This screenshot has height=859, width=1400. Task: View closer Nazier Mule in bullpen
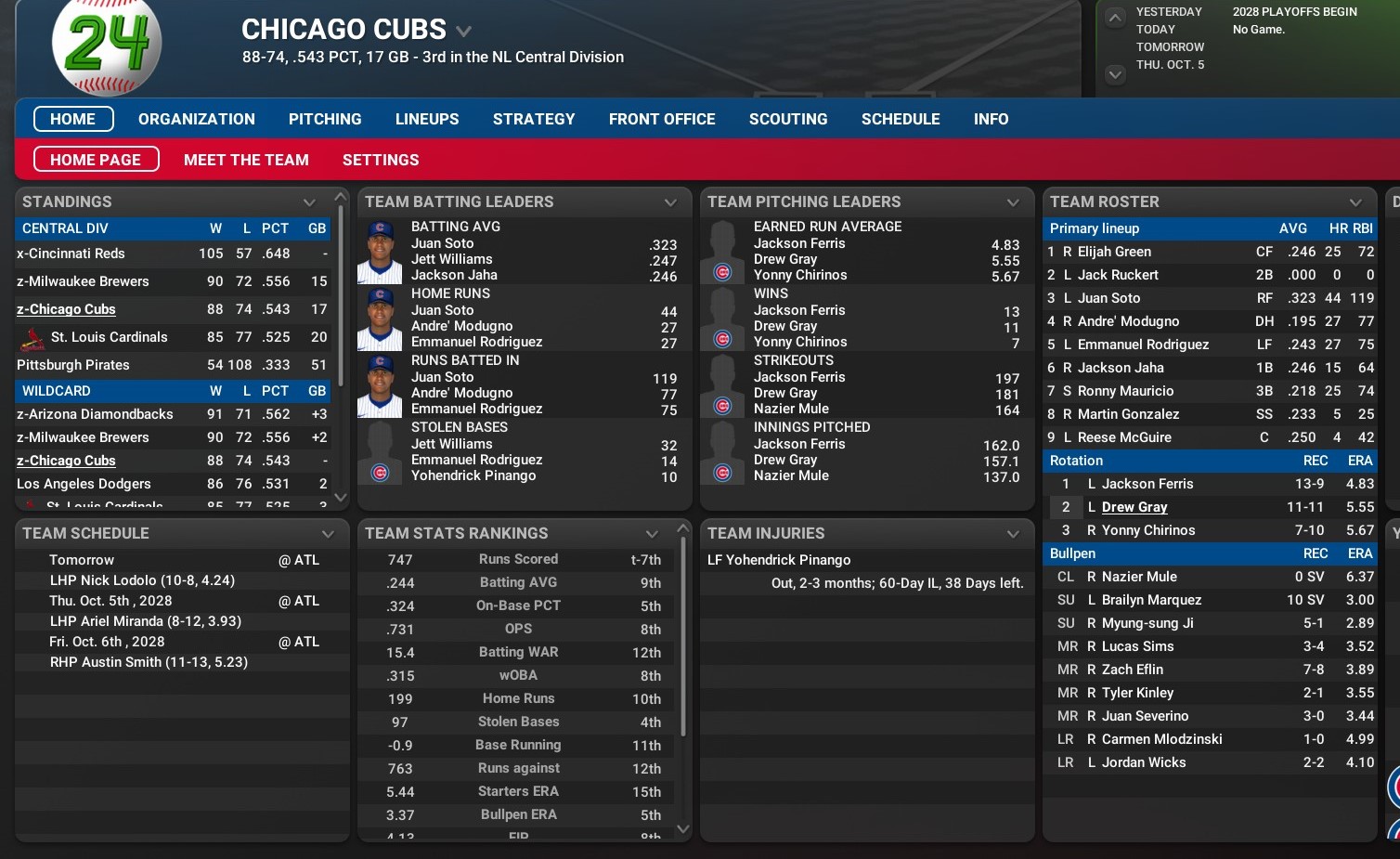point(1139,577)
